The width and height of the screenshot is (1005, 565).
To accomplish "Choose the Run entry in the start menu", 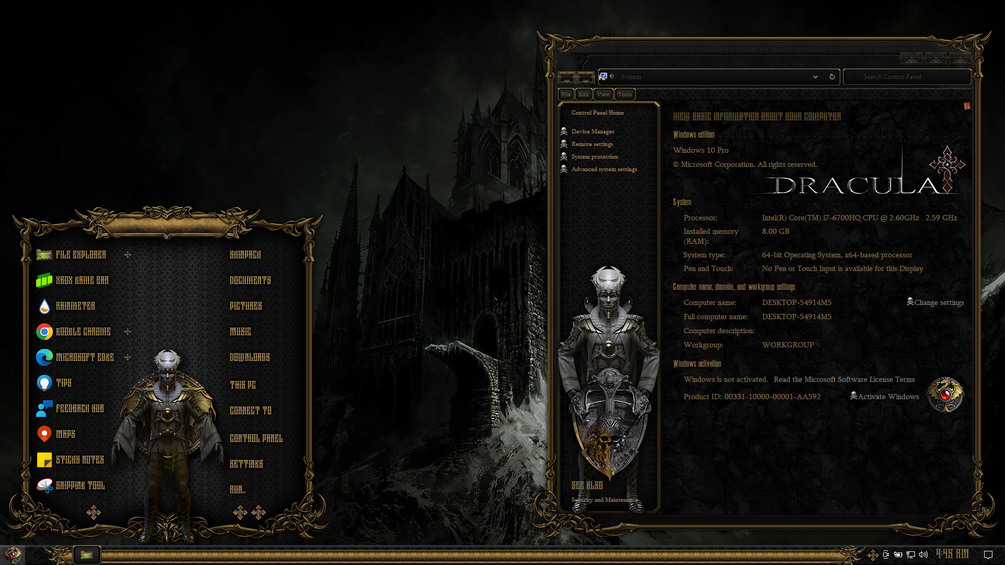I will 238,490.
